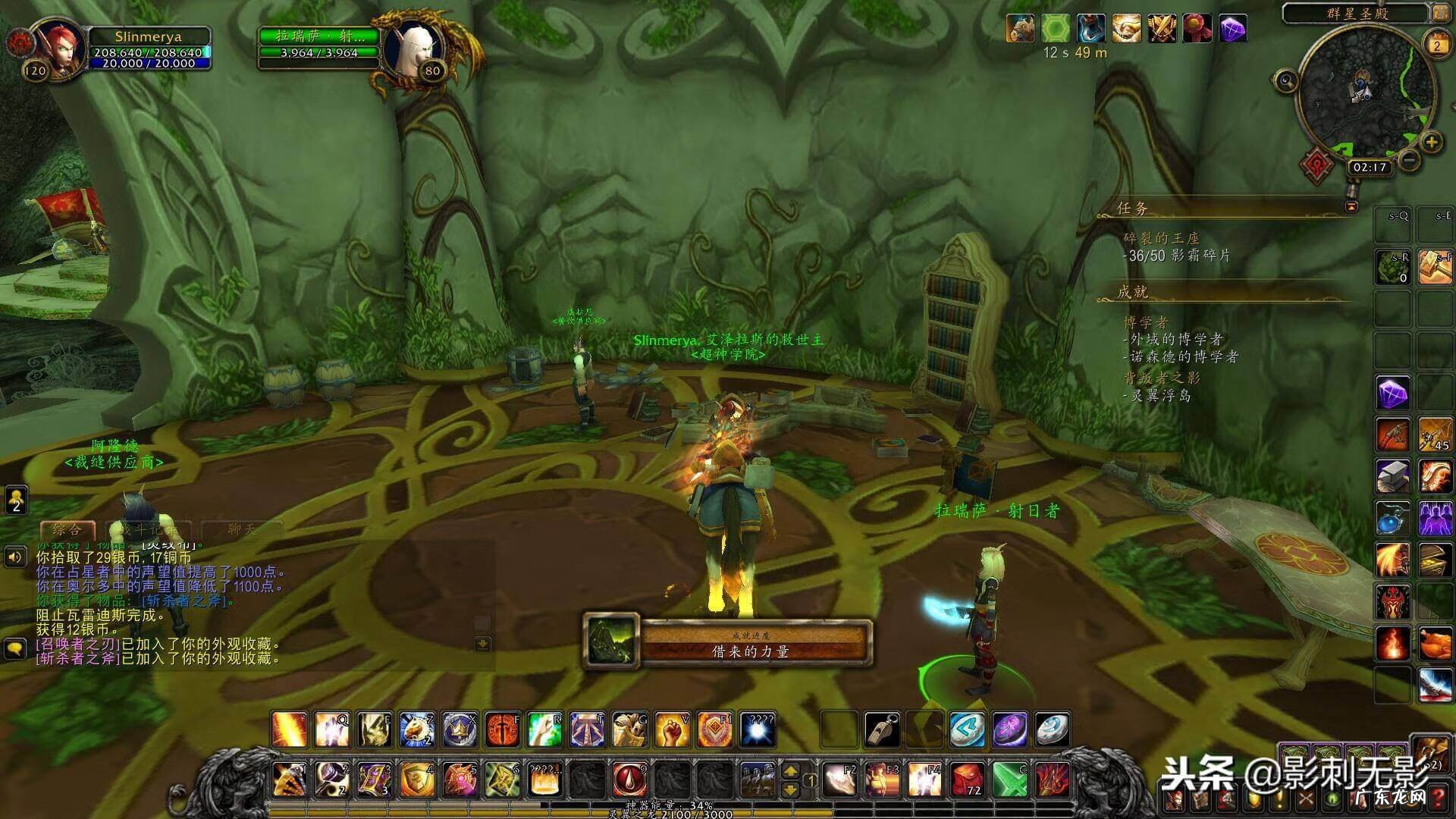Use the whistle item on the action bar
Image resolution: width=1456 pixels, height=819 pixels.
pos(883,730)
